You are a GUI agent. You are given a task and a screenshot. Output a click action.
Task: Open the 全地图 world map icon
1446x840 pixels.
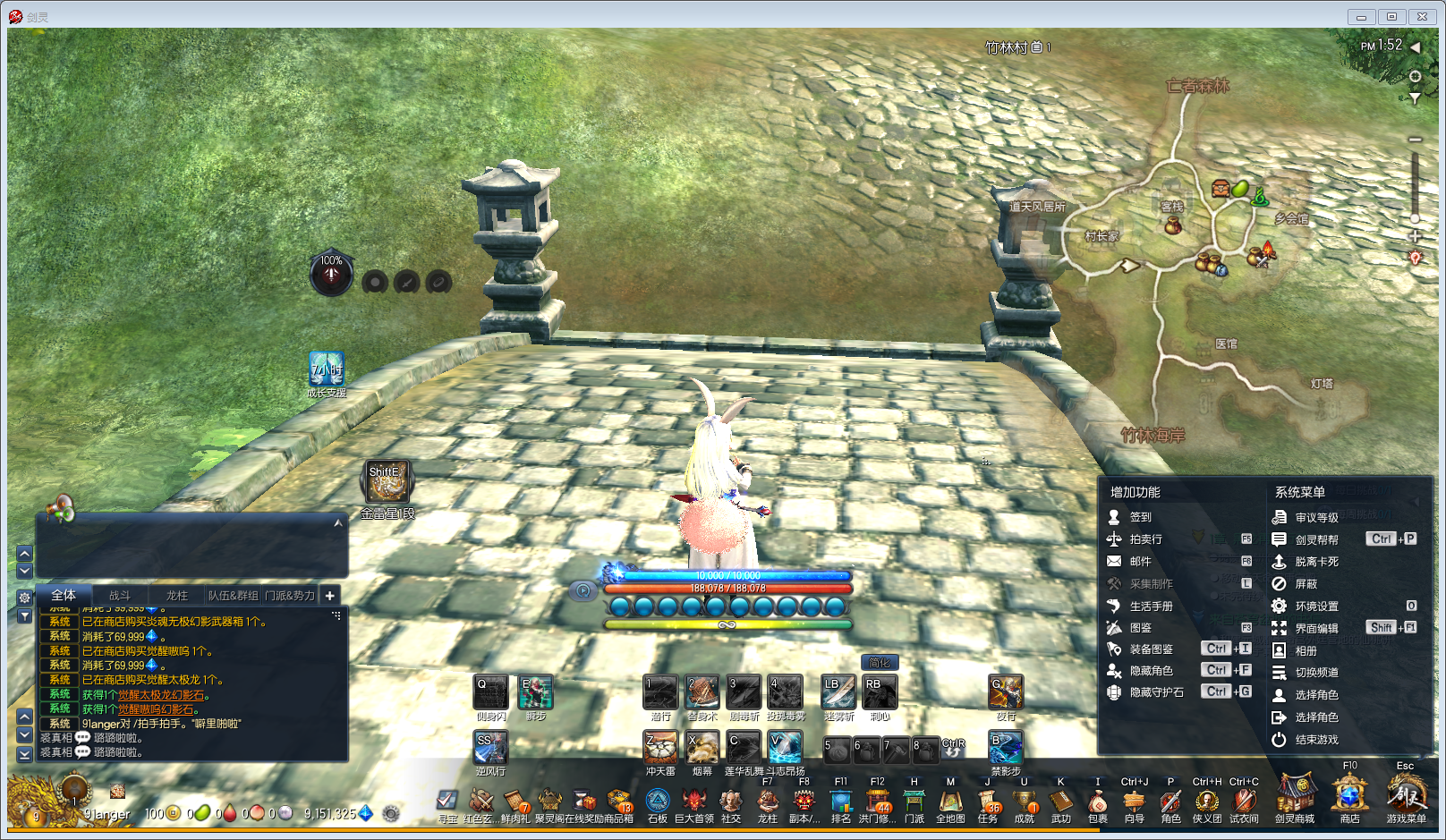click(950, 802)
